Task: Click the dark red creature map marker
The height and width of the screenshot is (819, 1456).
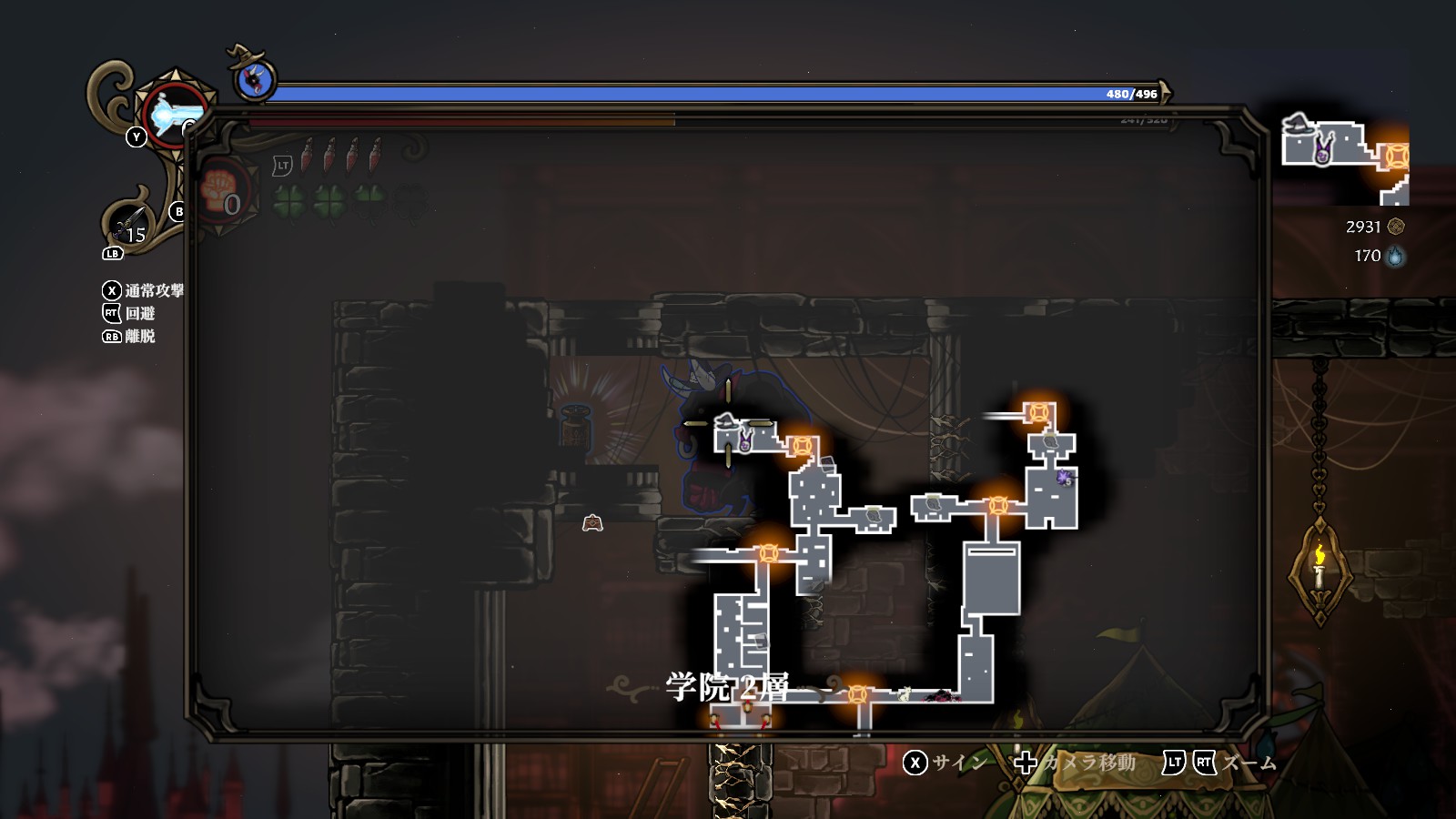Action: coord(942,696)
